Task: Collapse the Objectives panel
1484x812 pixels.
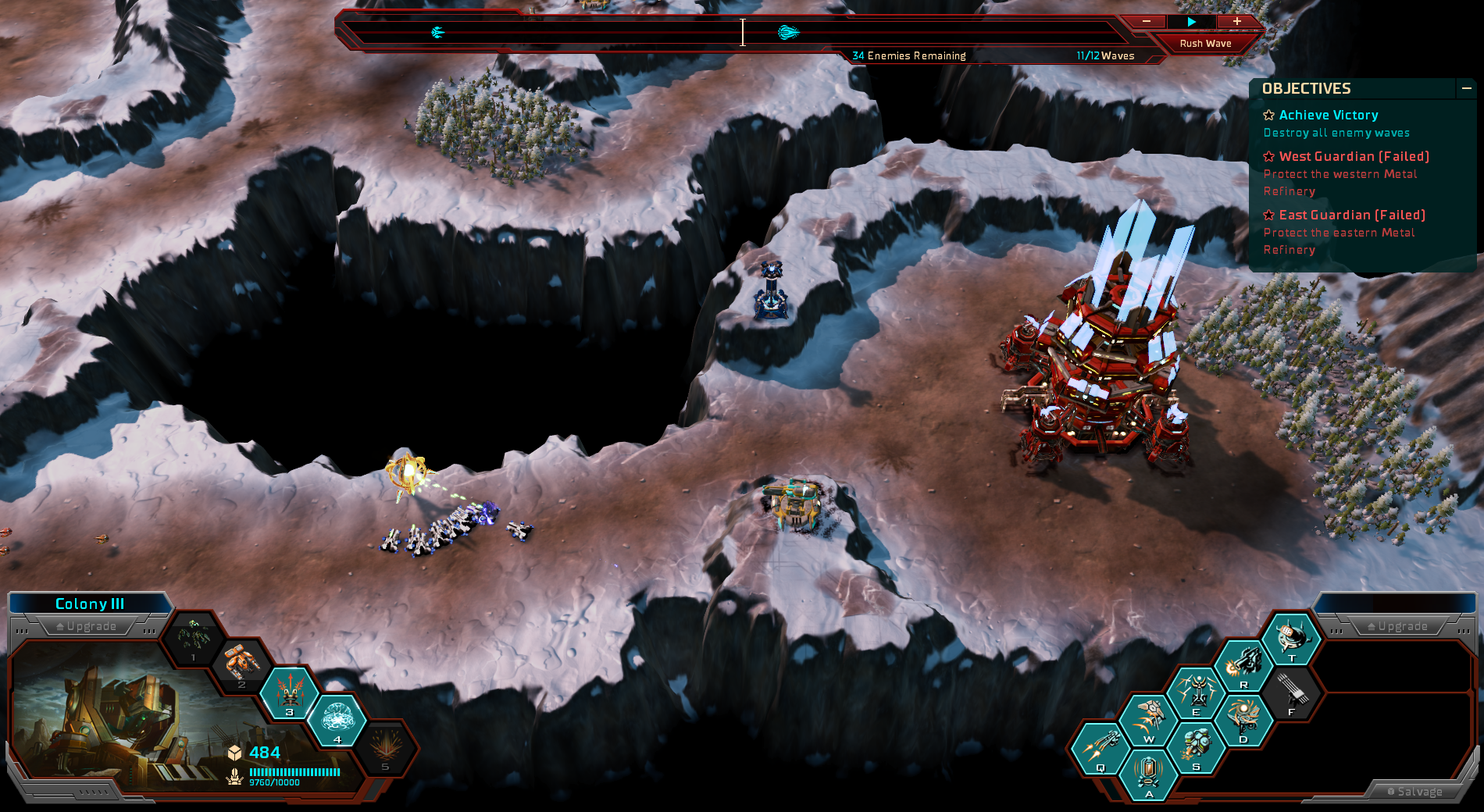Action: [x=1466, y=89]
